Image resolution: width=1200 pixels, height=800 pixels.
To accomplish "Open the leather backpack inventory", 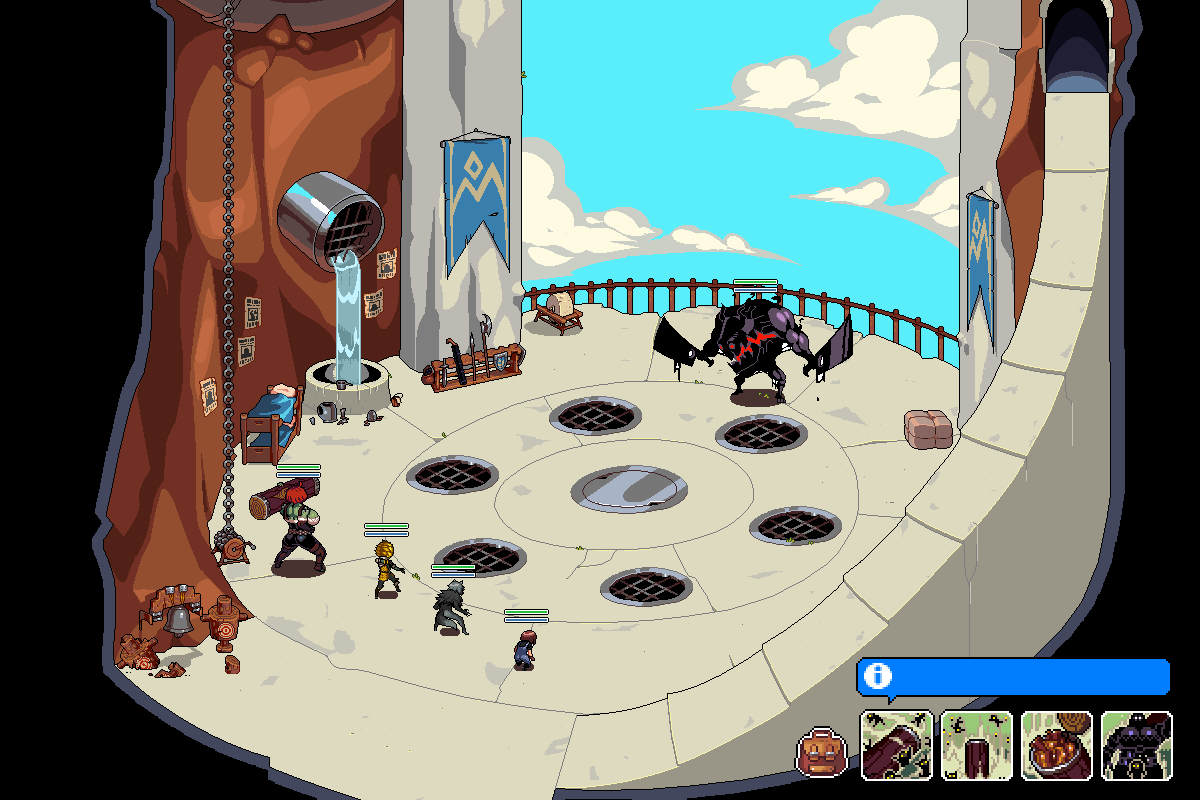I will point(821,752).
